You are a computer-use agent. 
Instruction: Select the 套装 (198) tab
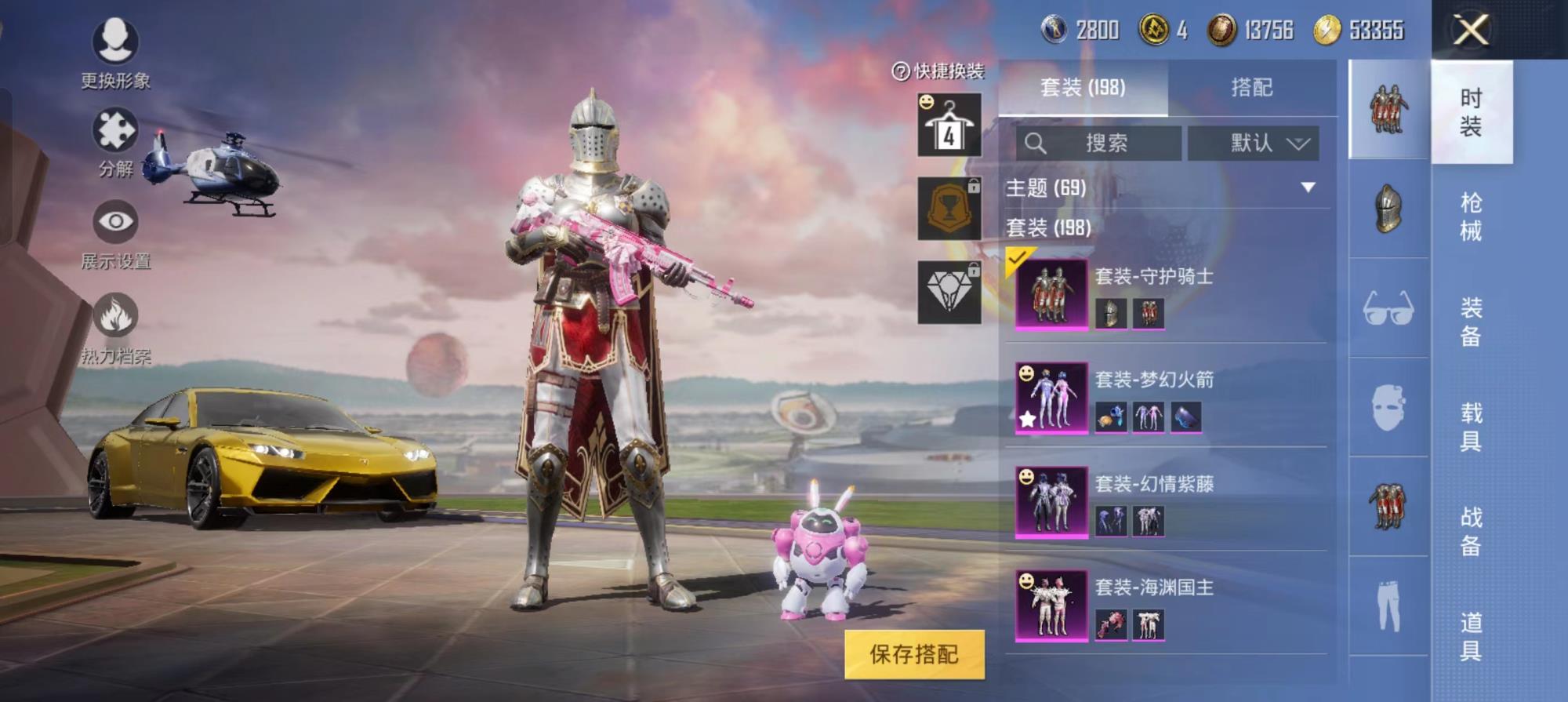tap(1083, 87)
